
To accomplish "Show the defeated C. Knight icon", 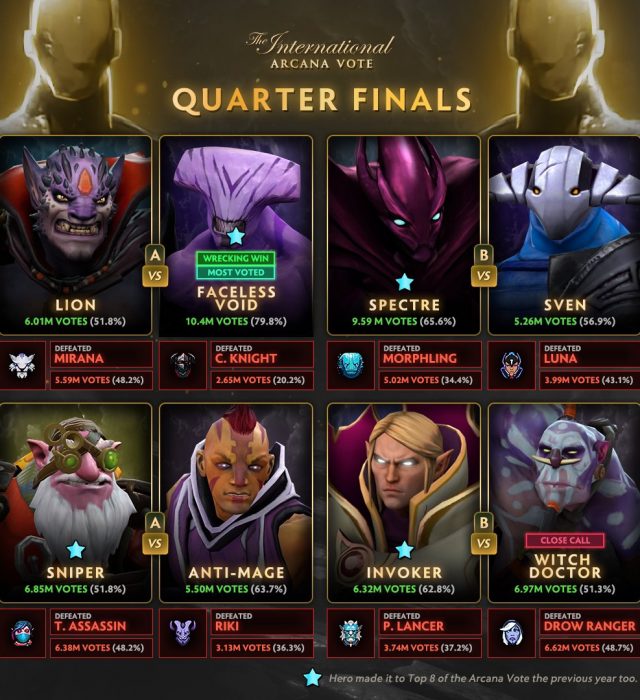I will coord(183,367).
